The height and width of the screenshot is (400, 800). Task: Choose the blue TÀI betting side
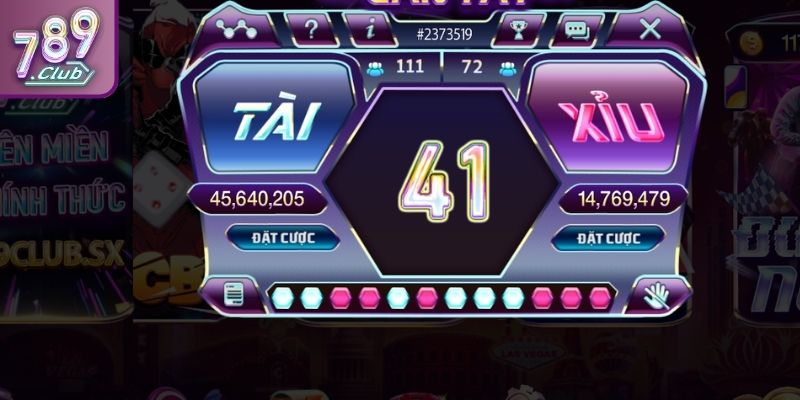click(276, 120)
